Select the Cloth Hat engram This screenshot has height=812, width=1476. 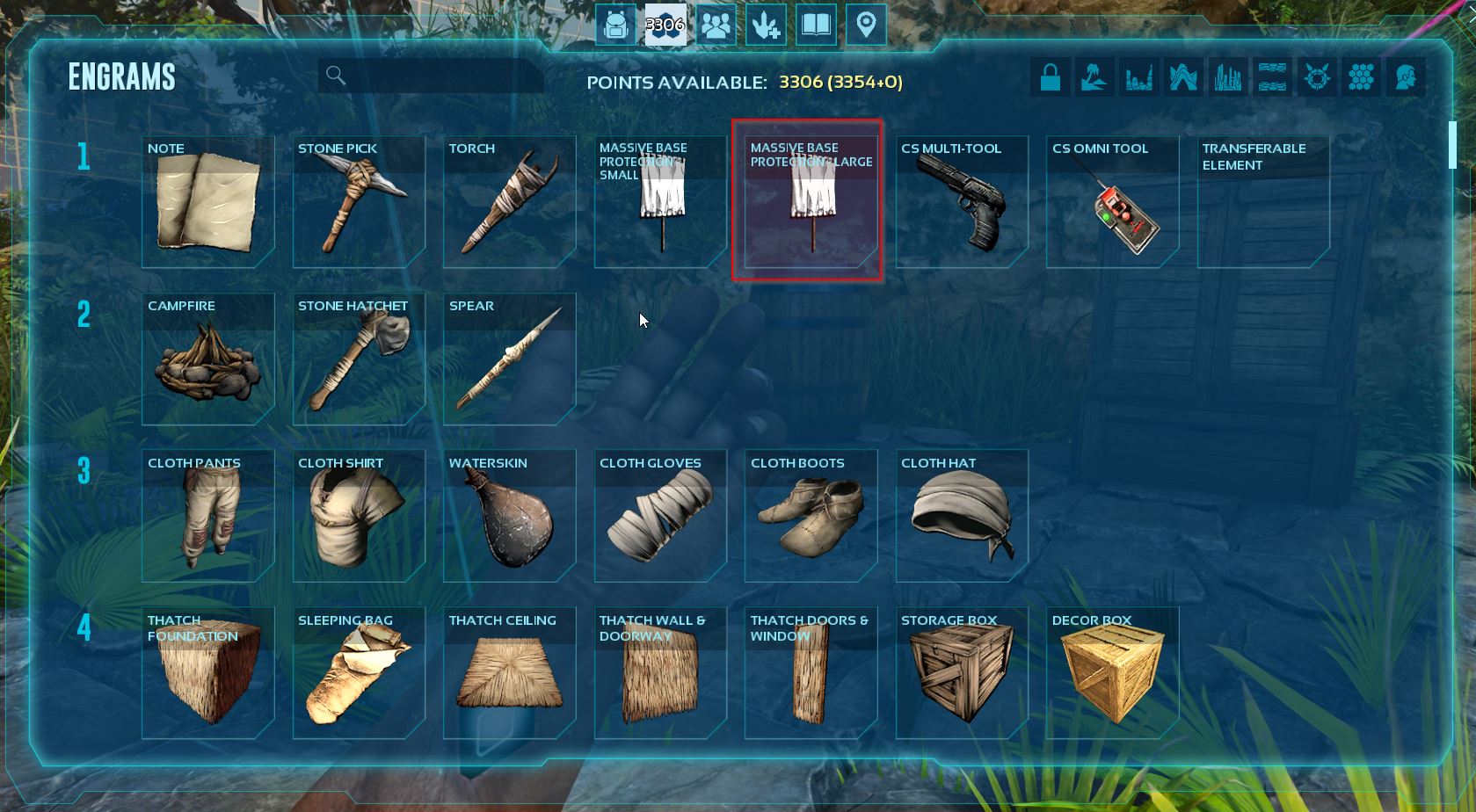962,517
